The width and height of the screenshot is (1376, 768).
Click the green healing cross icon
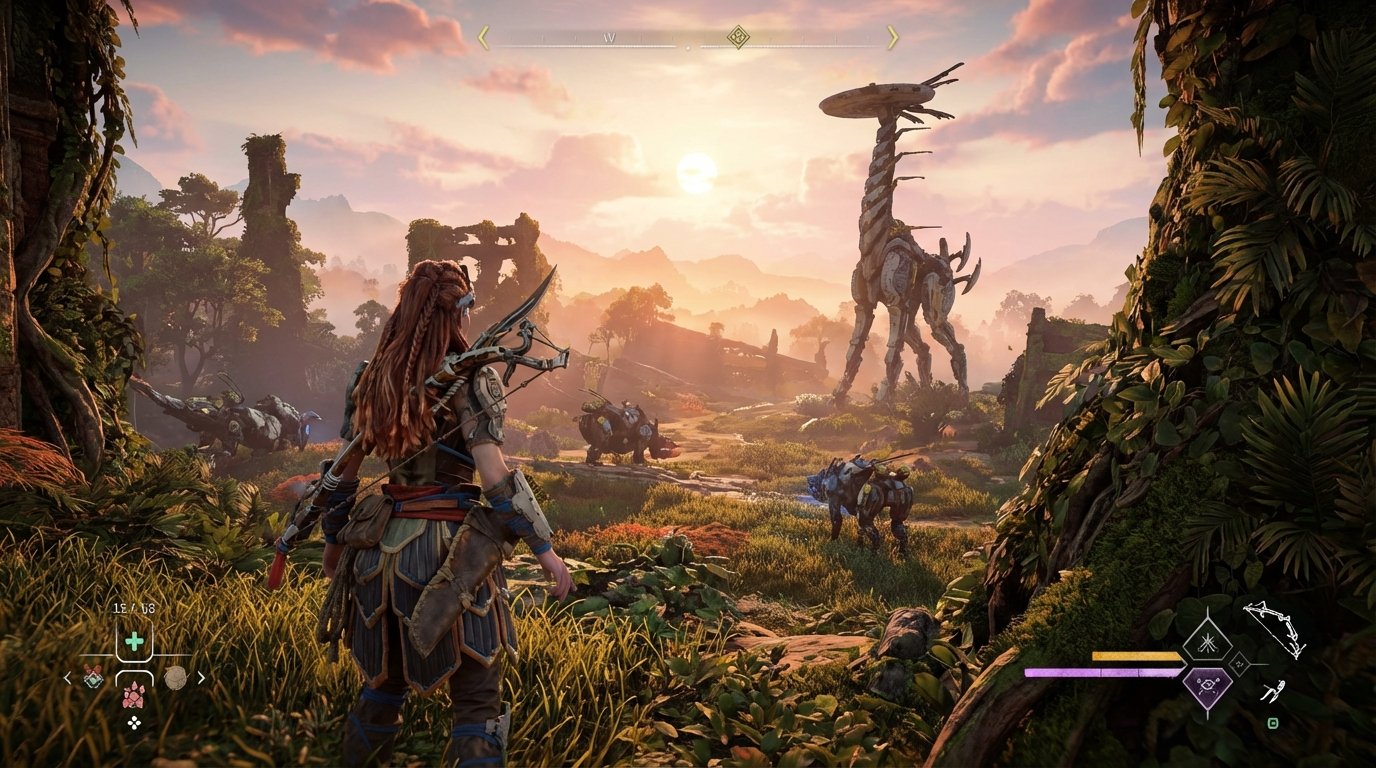[134, 640]
